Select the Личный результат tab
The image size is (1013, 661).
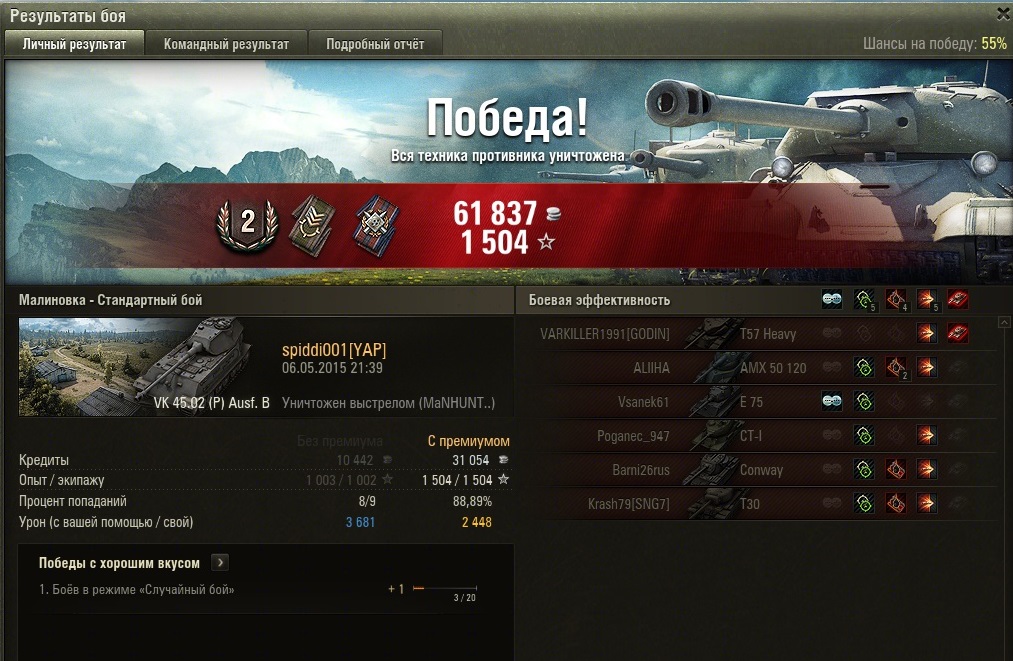tap(75, 44)
